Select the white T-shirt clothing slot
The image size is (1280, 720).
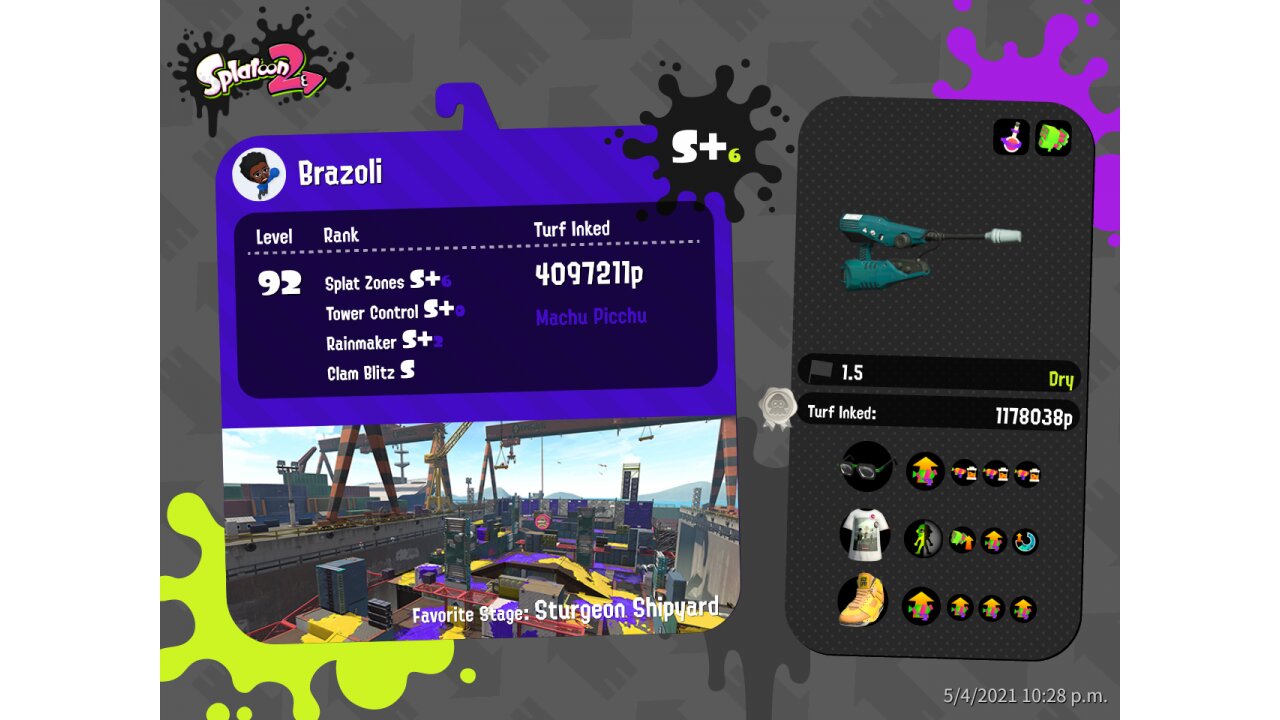(x=865, y=536)
